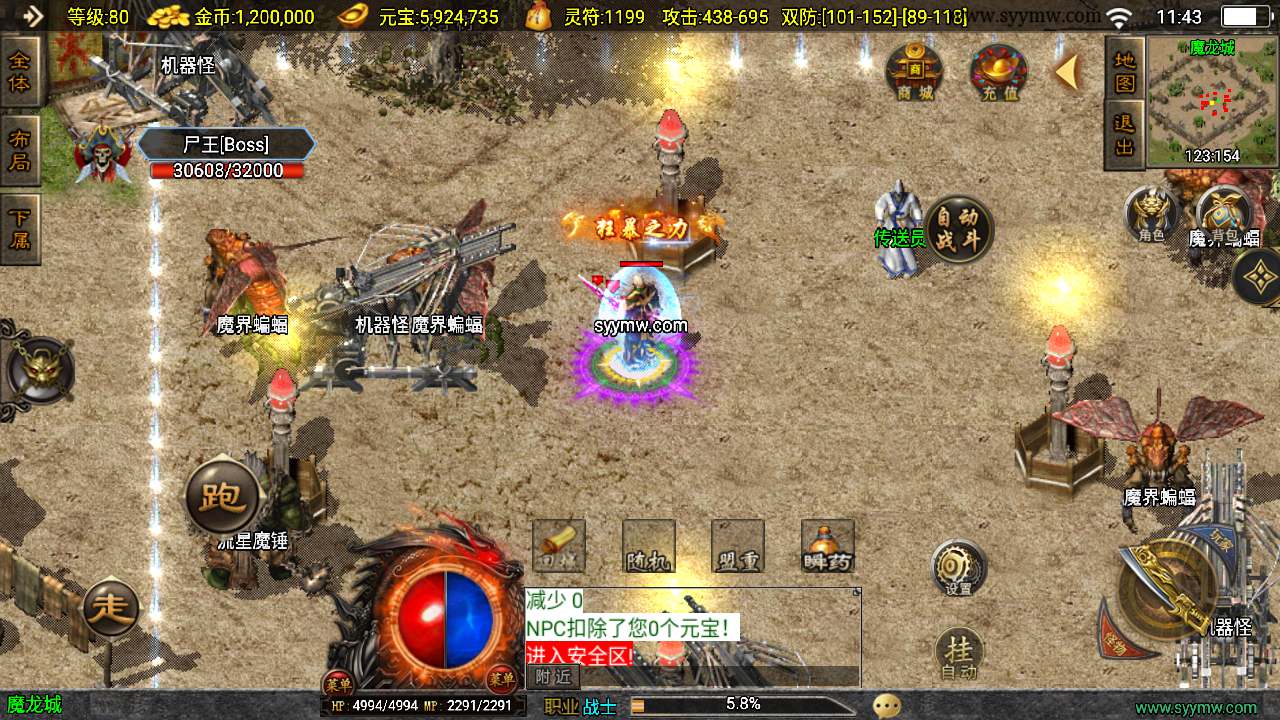
Task: Select the 全体 tab
Action: click(20, 71)
